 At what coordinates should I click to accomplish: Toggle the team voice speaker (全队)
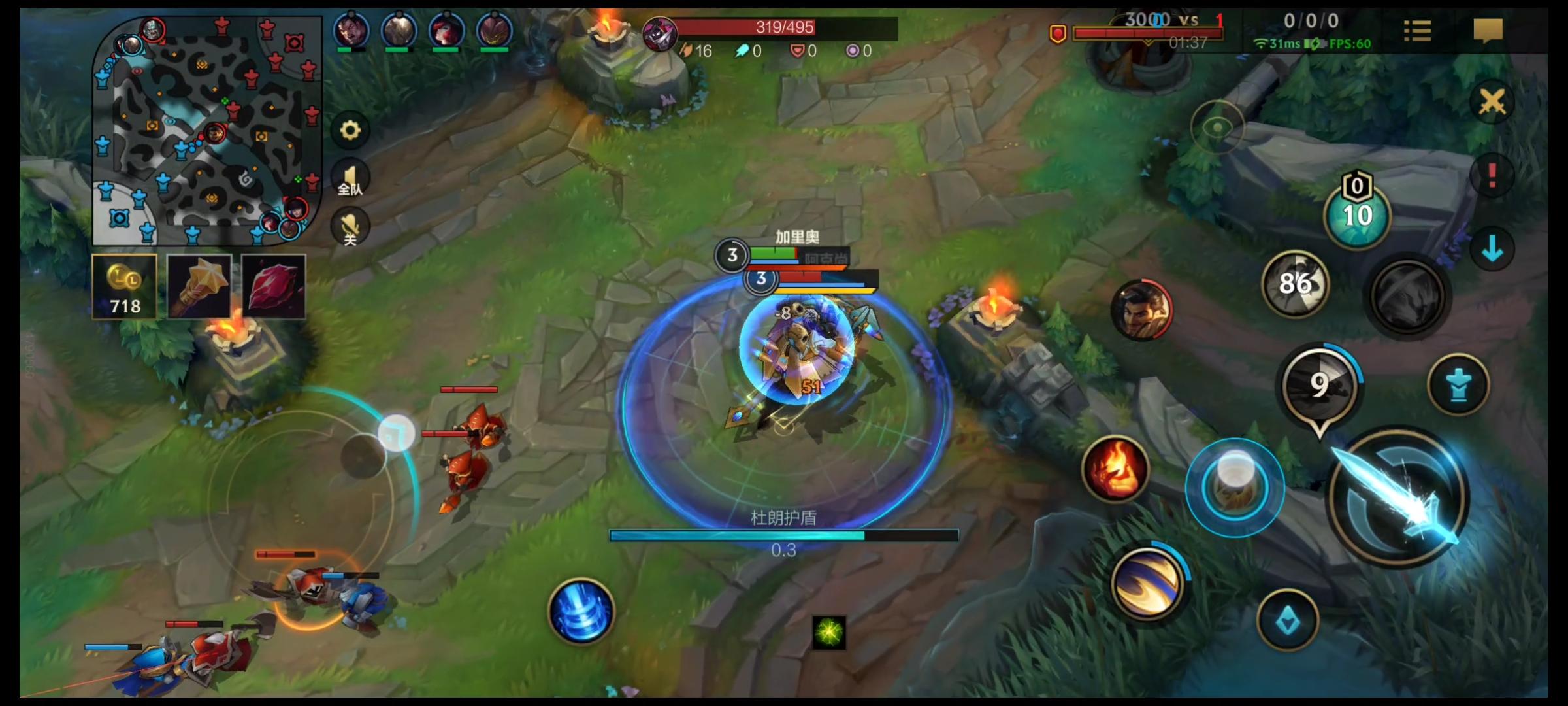click(x=350, y=178)
